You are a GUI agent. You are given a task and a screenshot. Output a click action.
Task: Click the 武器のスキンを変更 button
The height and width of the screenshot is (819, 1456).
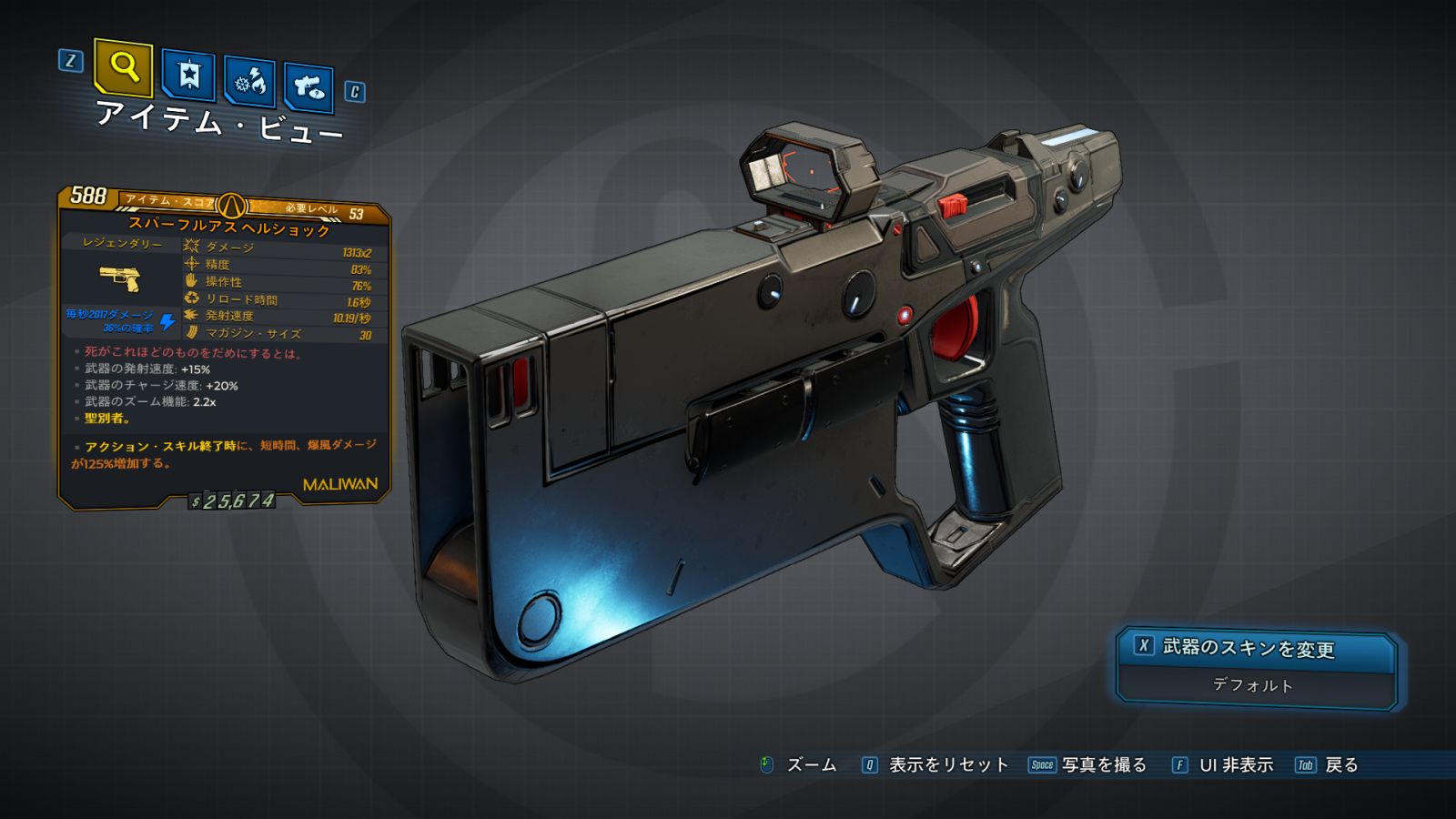[1256, 648]
